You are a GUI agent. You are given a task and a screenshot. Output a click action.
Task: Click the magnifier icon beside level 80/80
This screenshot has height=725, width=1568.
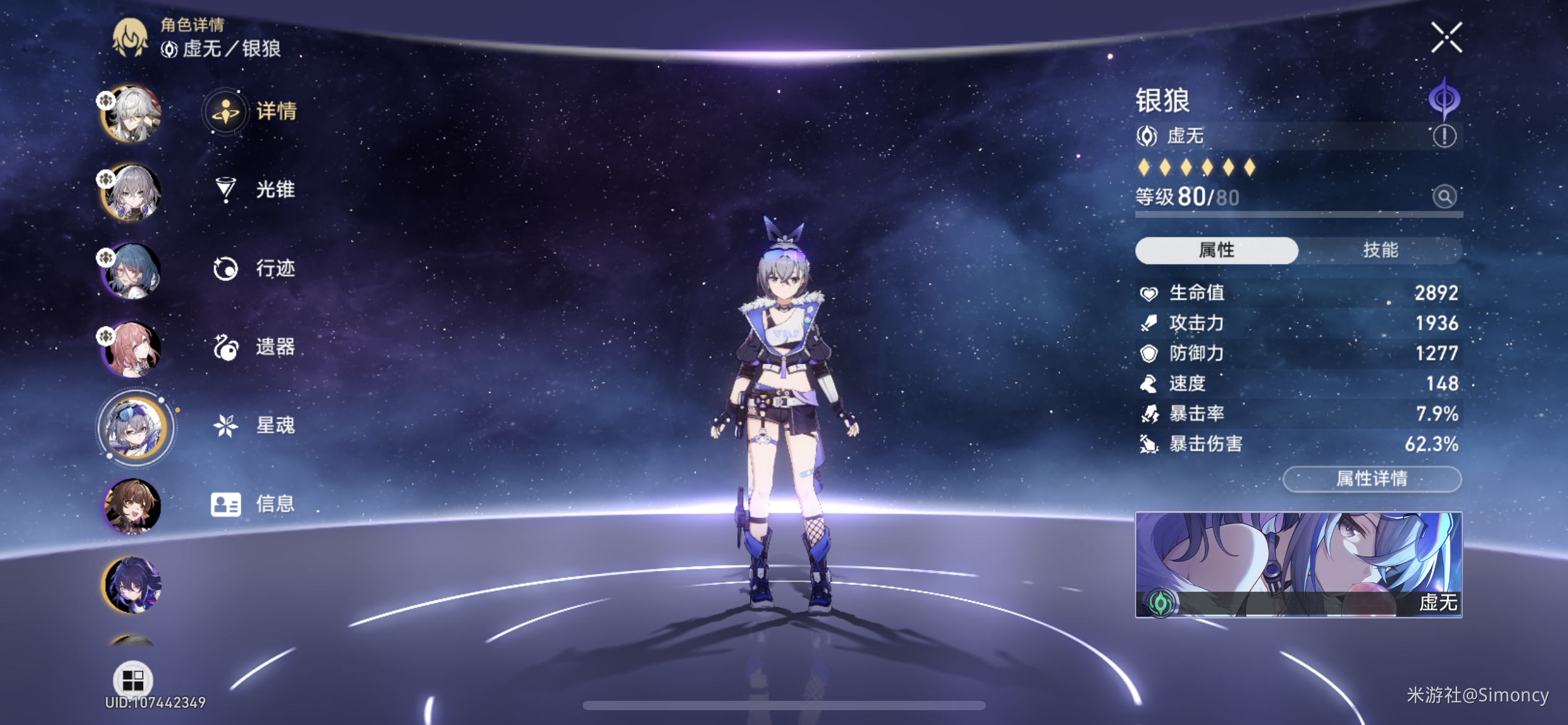(1444, 197)
